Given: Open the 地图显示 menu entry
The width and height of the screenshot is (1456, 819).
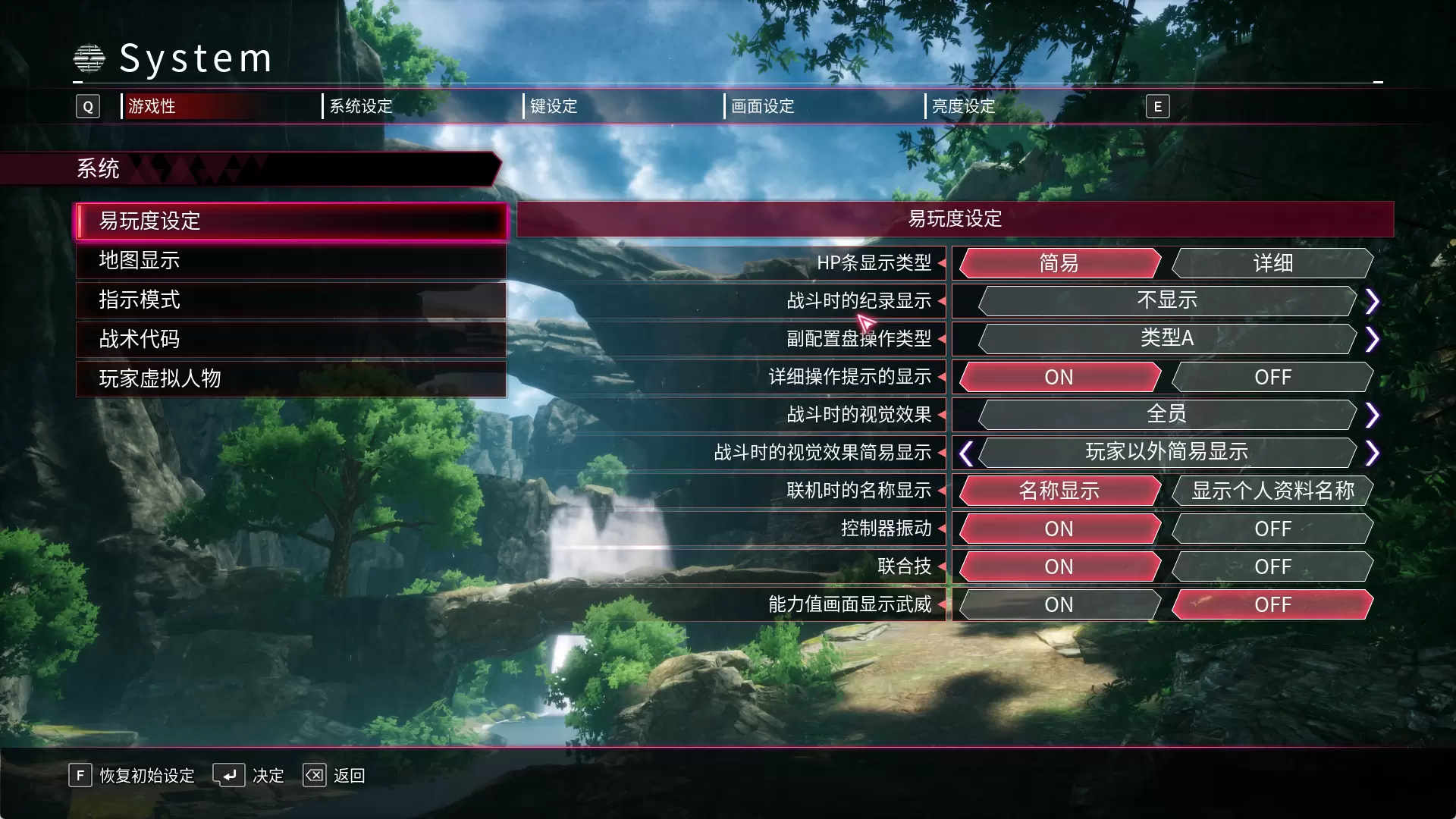Looking at the screenshot, I should pyautogui.click(x=290, y=261).
